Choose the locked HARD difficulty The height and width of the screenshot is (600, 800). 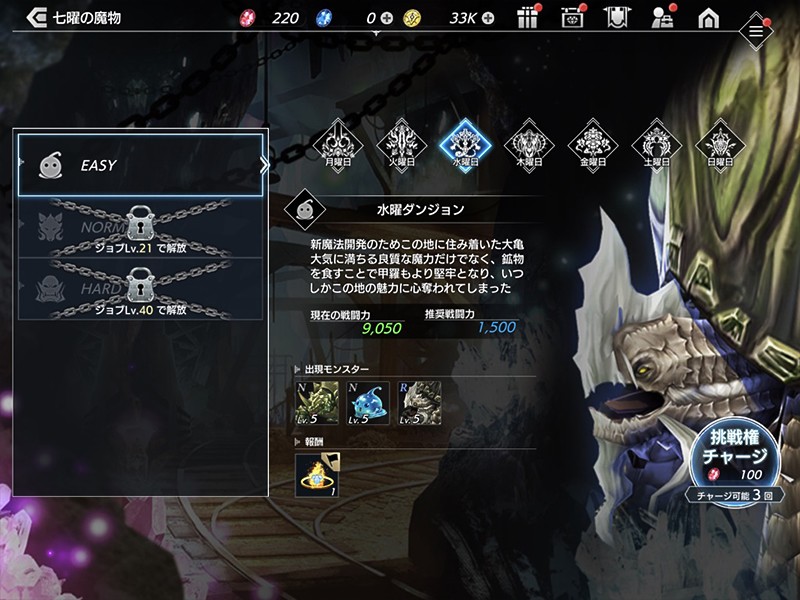(x=142, y=288)
